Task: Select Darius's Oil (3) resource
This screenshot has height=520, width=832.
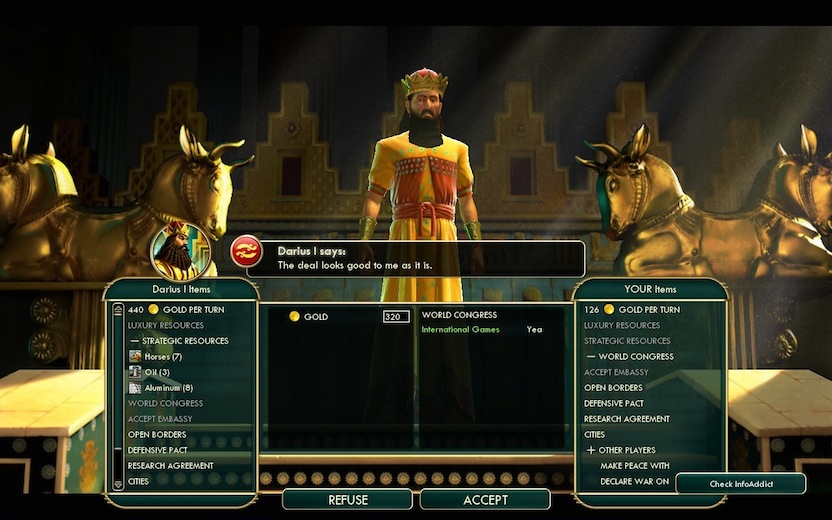Action: (157, 372)
